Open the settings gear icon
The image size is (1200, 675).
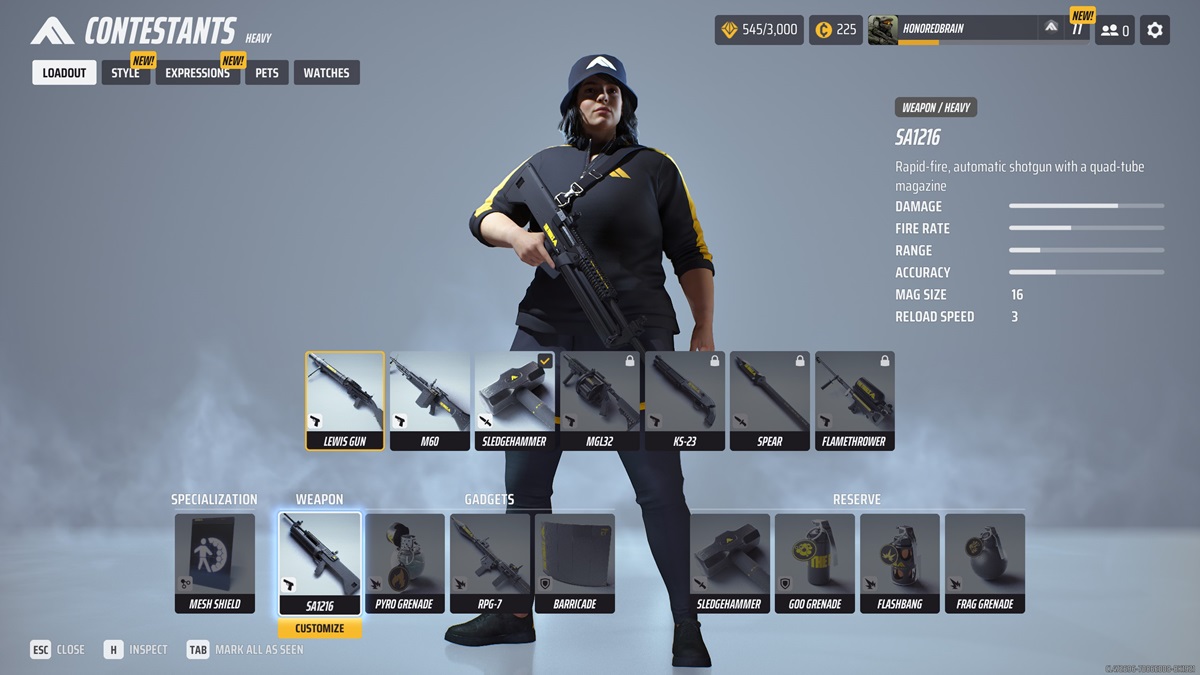pyautogui.click(x=1155, y=30)
